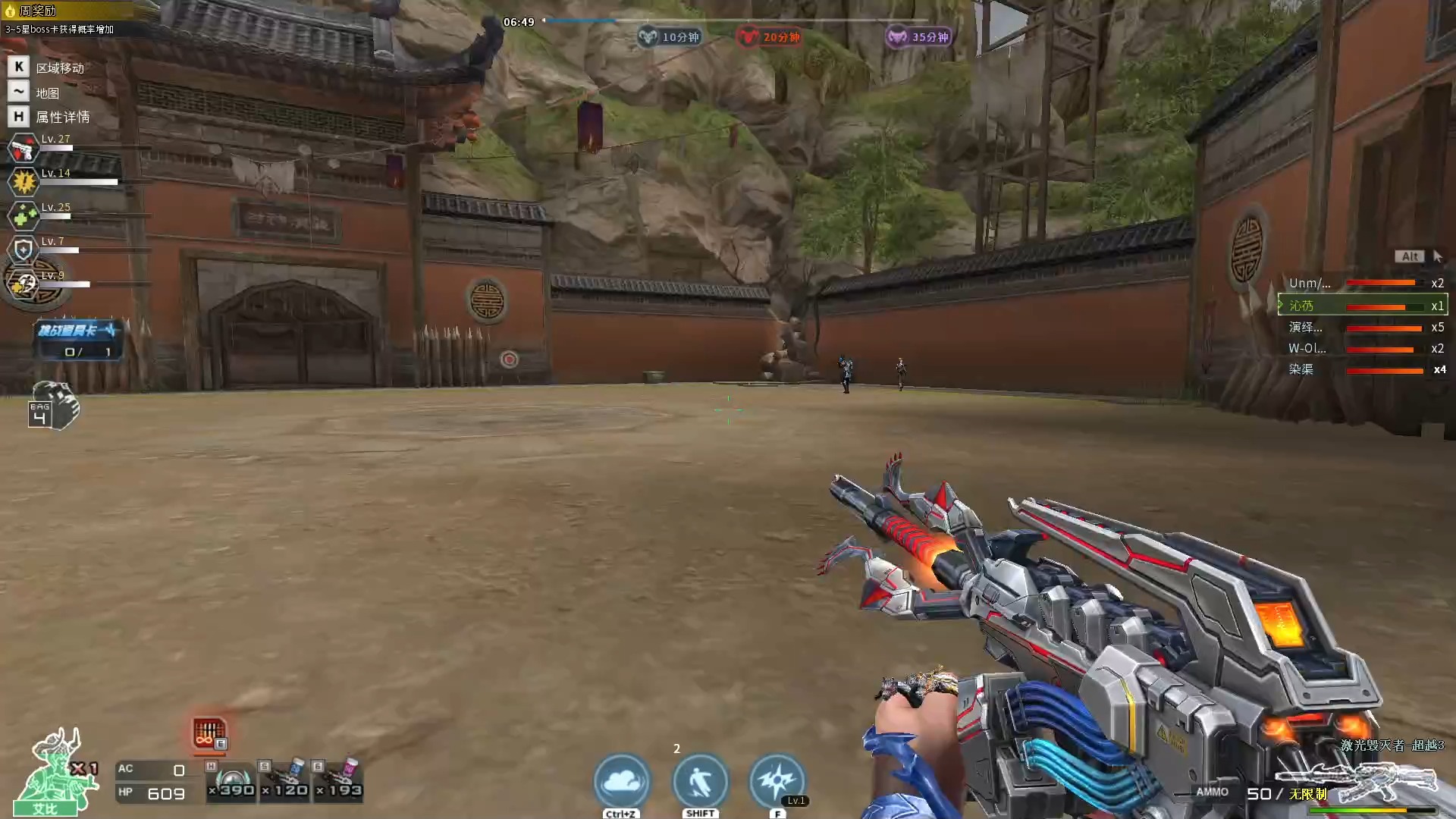Activate the lightning burst Lv.1 ability
1456x819 pixels.
click(x=777, y=781)
